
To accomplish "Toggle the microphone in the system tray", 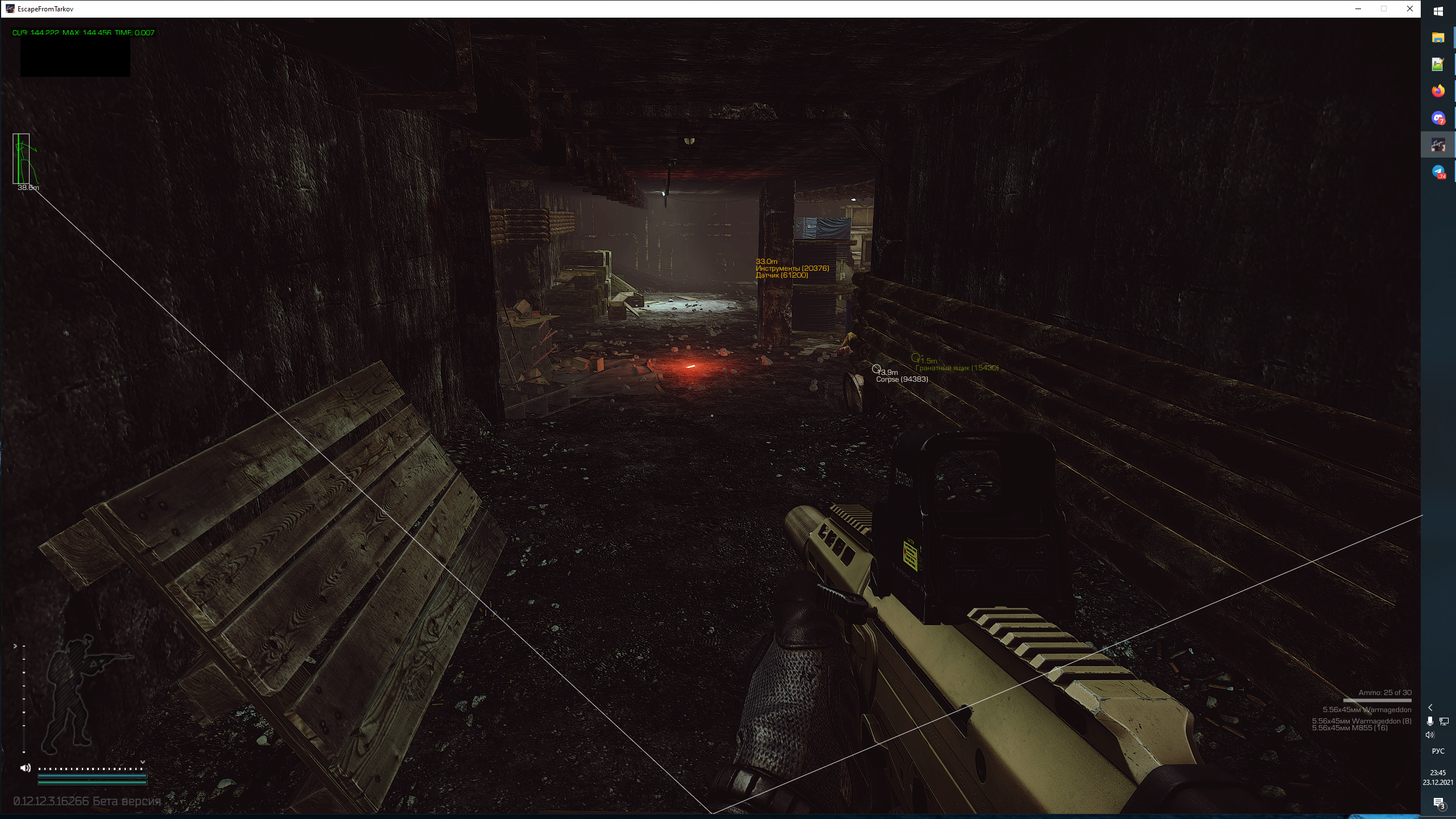I will [1430, 721].
